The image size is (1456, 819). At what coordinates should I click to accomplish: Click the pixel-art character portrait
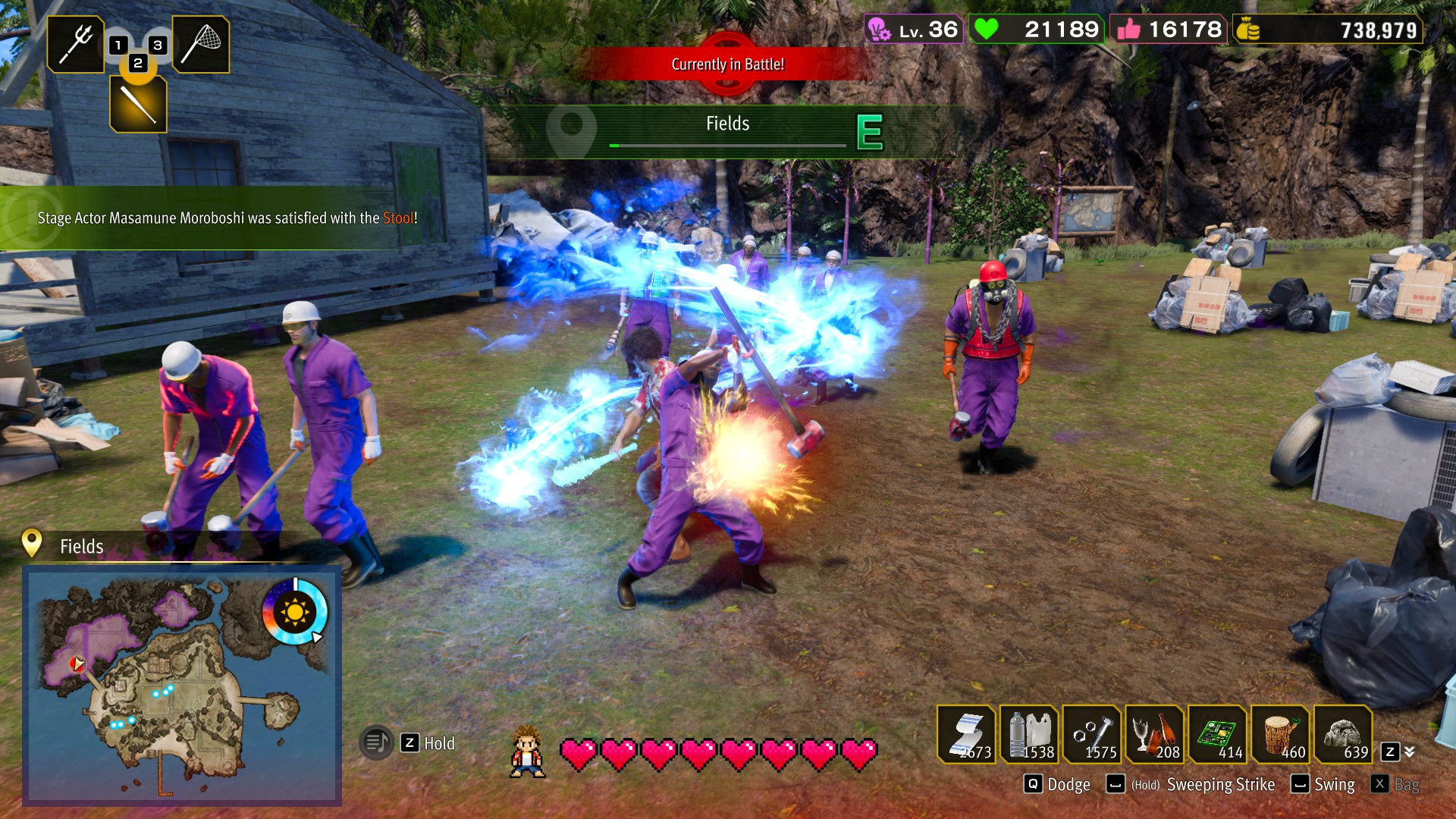click(x=528, y=752)
